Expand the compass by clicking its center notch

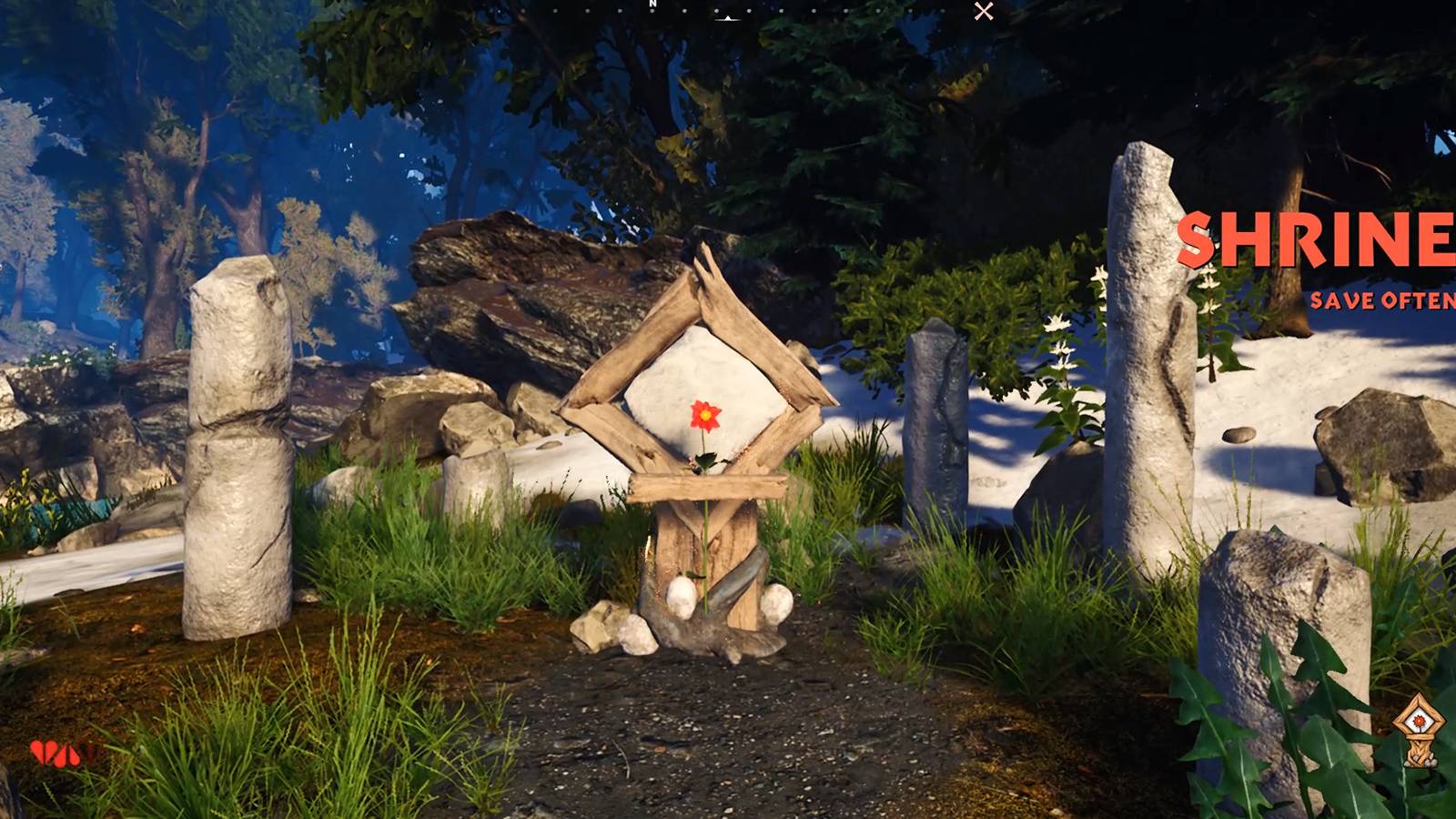coord(727,18)
